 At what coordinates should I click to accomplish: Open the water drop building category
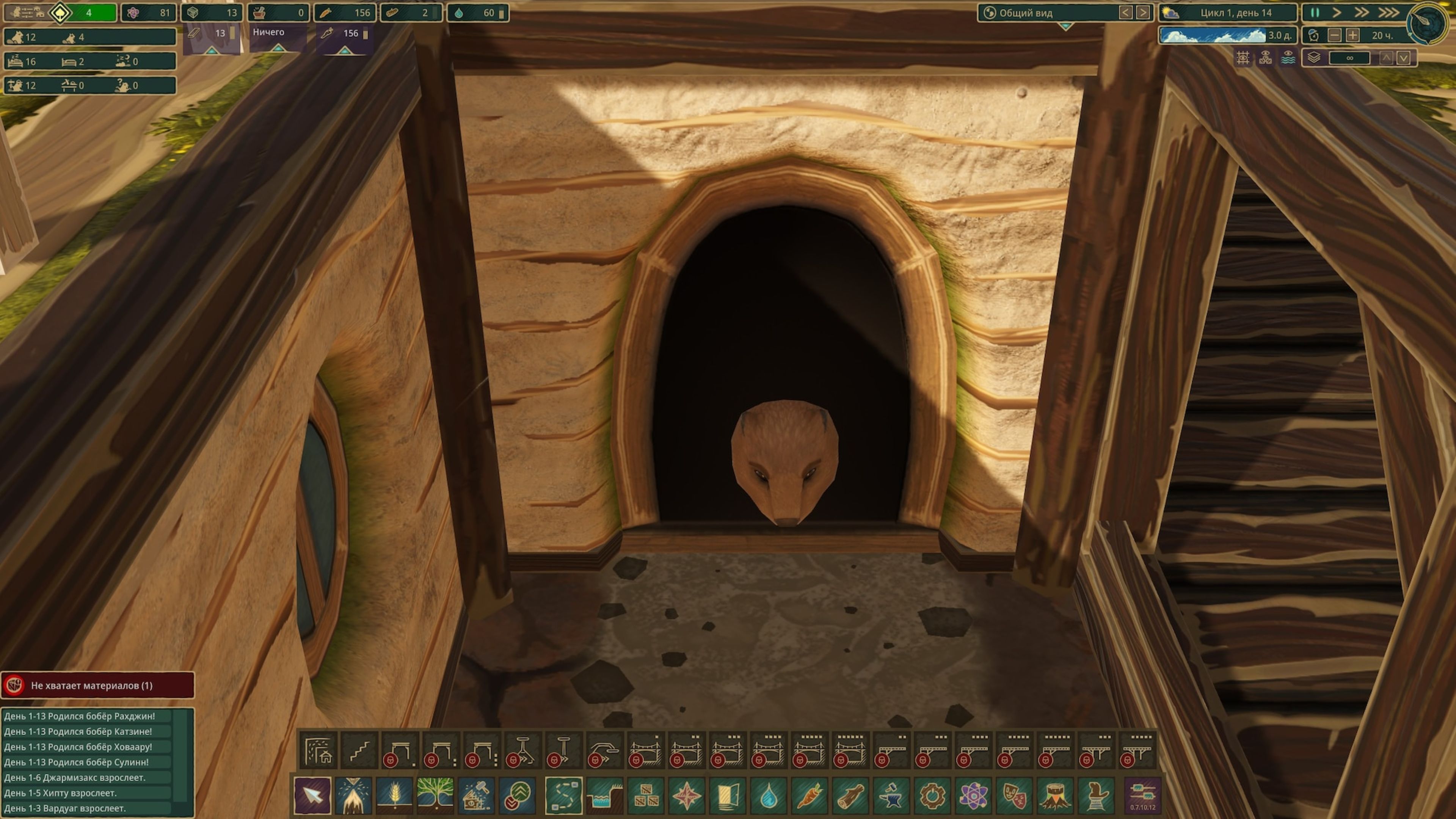(768, 795)
